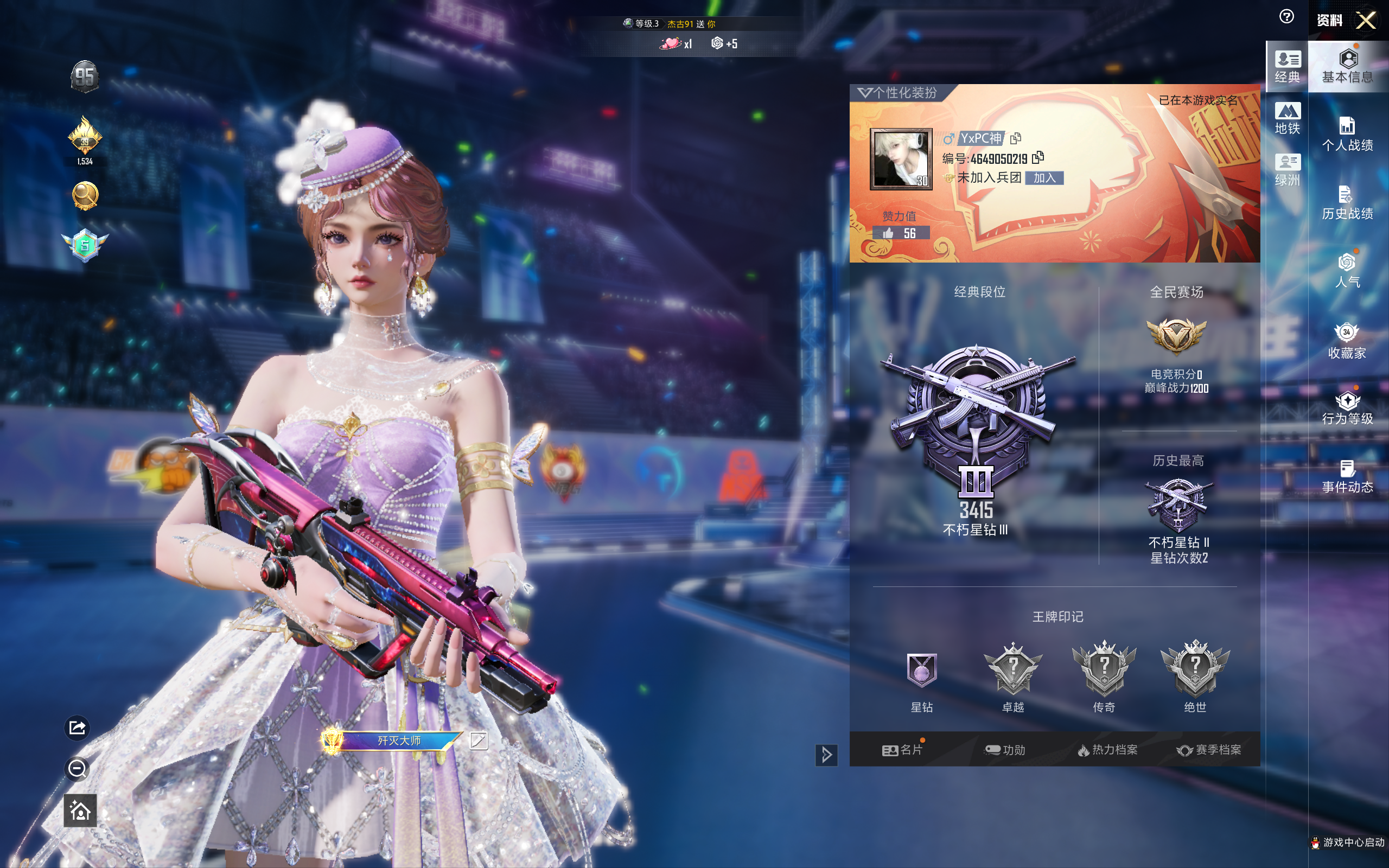
Task: Open the 收藏家 collector page
Action: (1347, 341)
